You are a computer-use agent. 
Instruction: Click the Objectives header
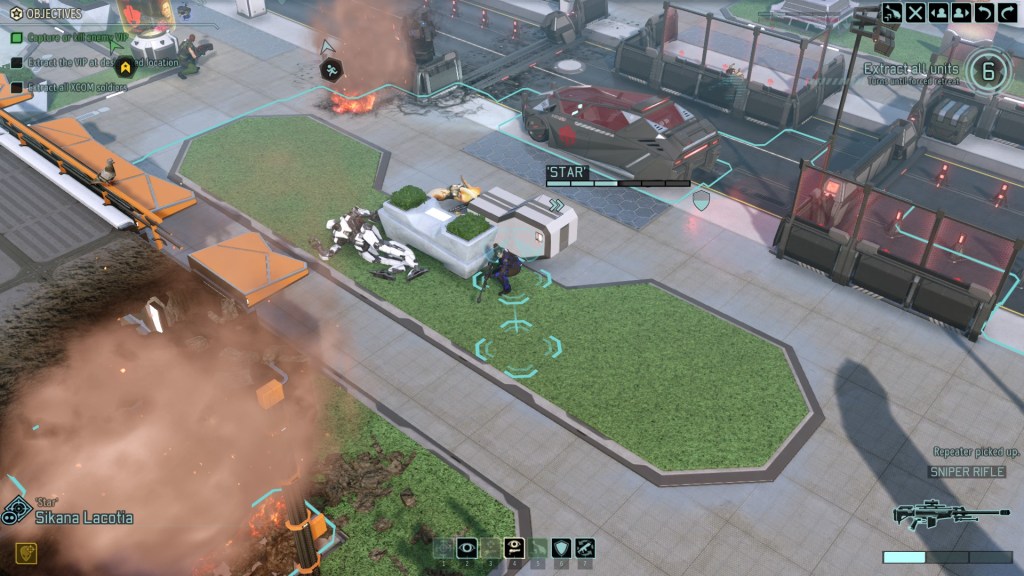55,14
